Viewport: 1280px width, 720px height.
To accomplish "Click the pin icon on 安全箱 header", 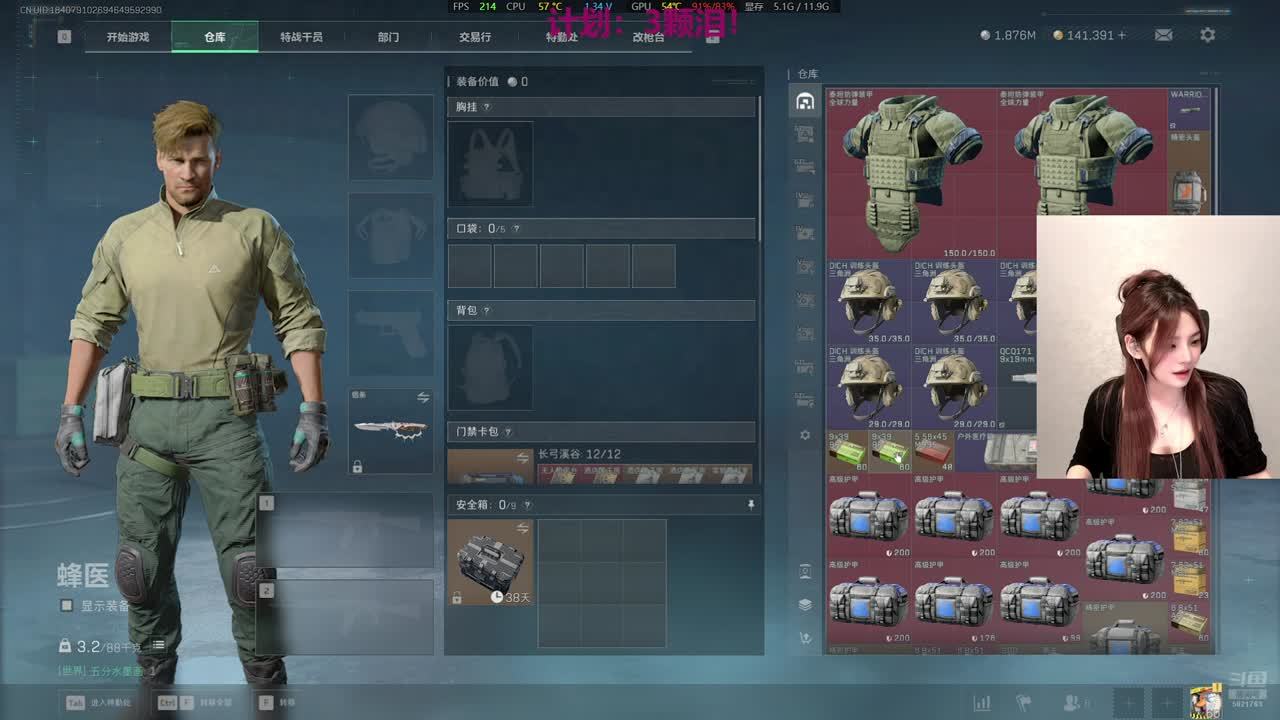I will click(x=751, y=506).
